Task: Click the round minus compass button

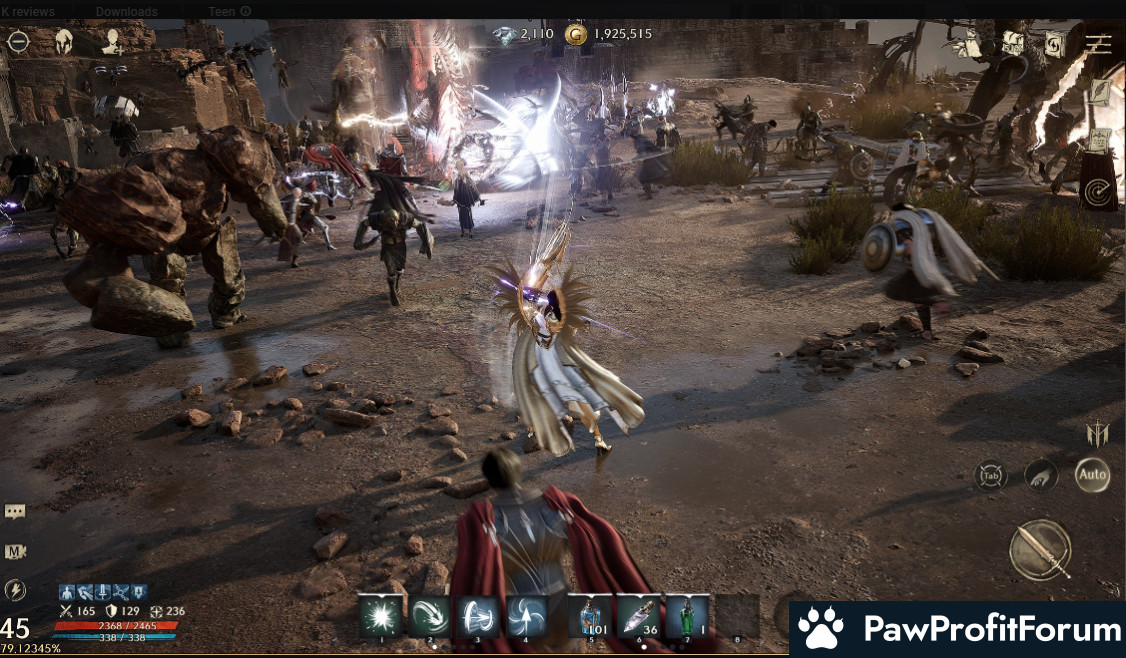Action: pyautogui.click(x=18, y=42)
